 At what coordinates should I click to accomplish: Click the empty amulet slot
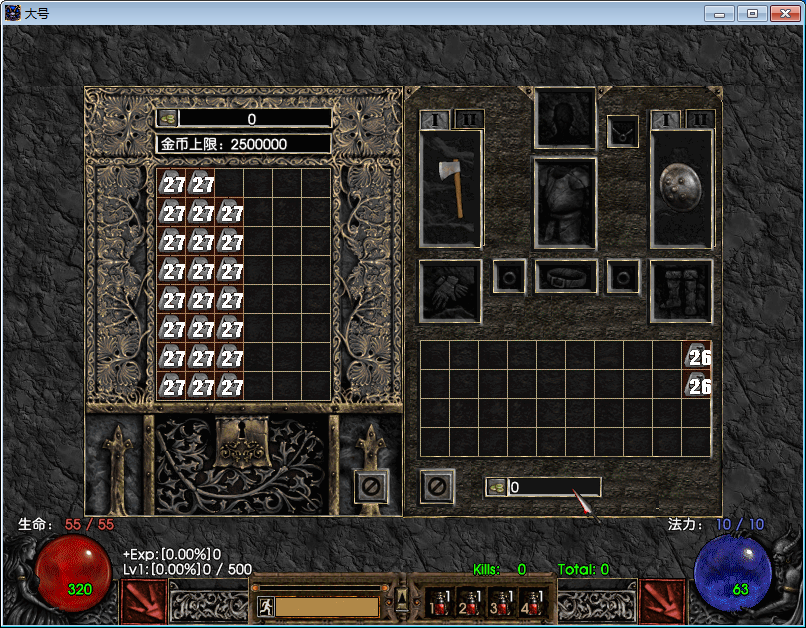pos(622,131)
